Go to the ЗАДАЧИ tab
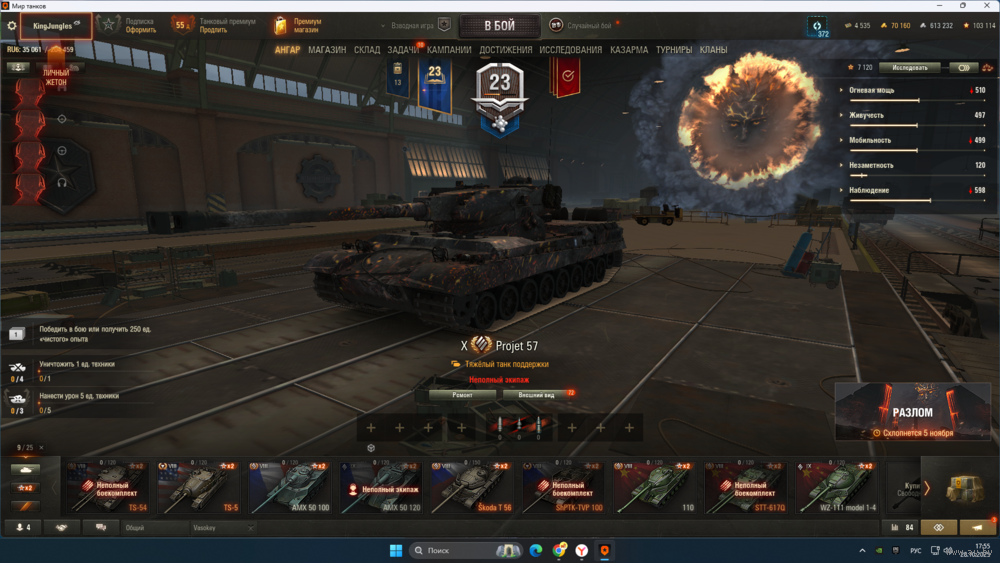1000x563 pixels. pos(403,50)
